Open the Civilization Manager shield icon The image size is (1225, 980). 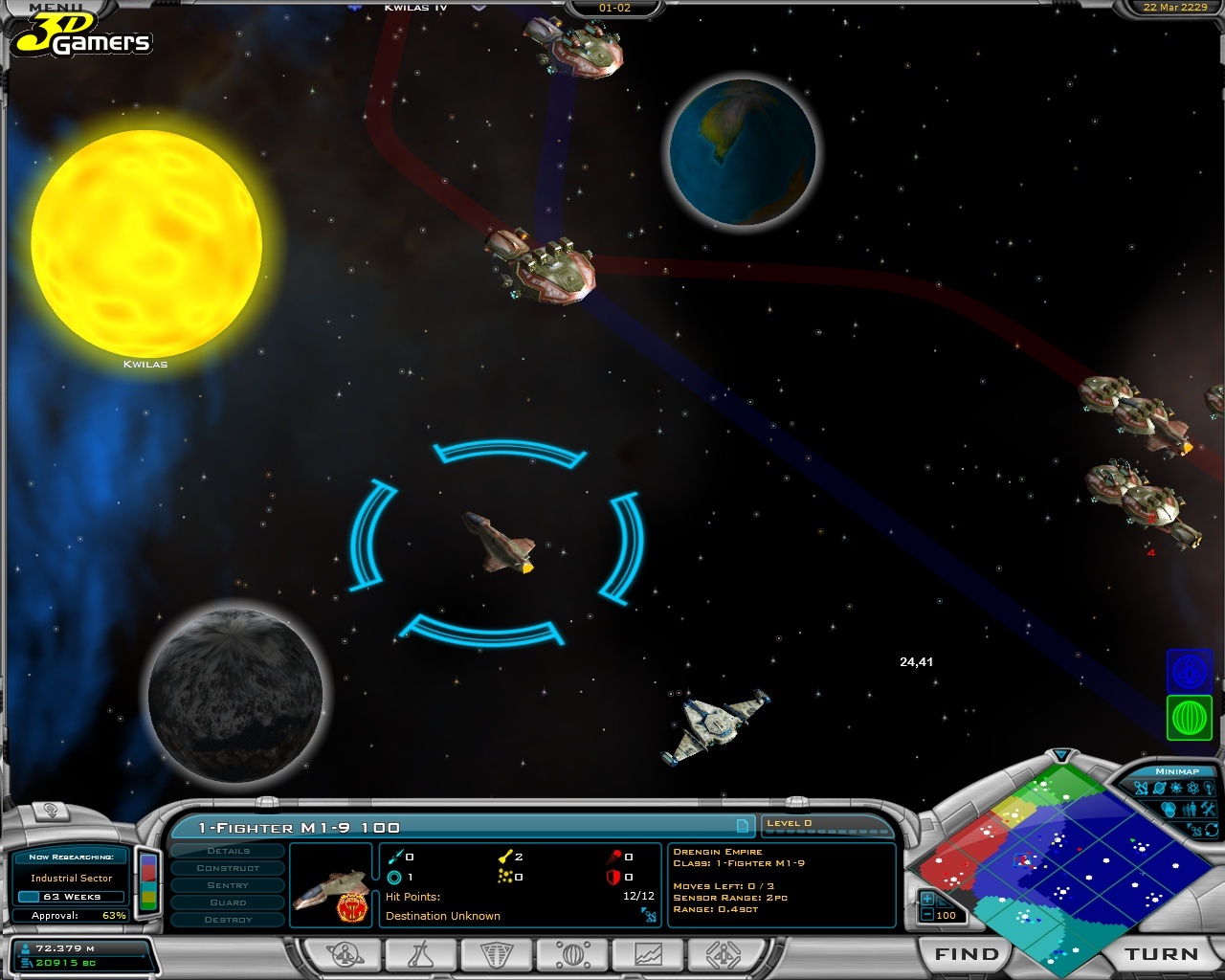pyautogui.click(x=496, y=954)
